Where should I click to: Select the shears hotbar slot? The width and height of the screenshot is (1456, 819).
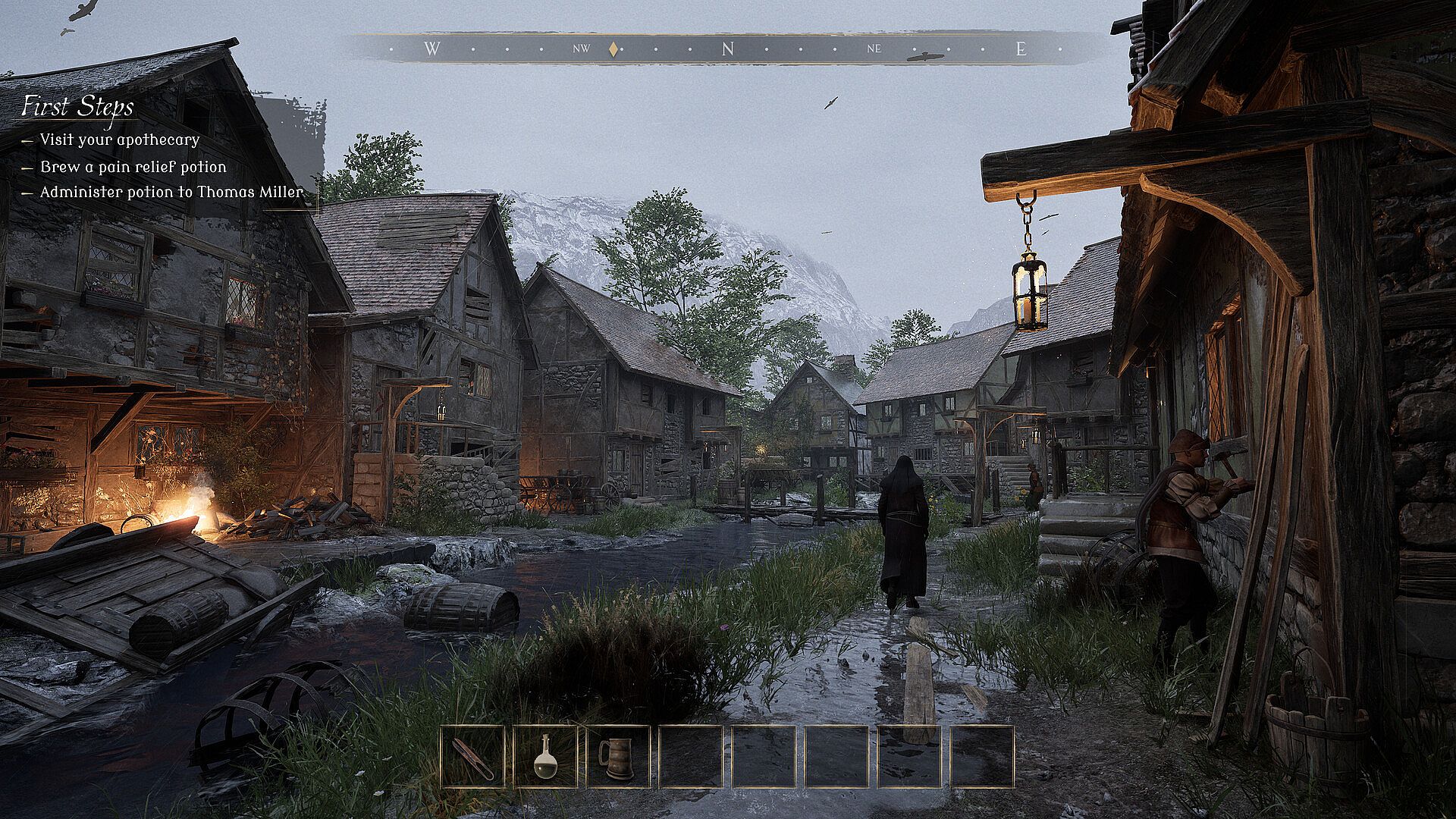(472, 757)
